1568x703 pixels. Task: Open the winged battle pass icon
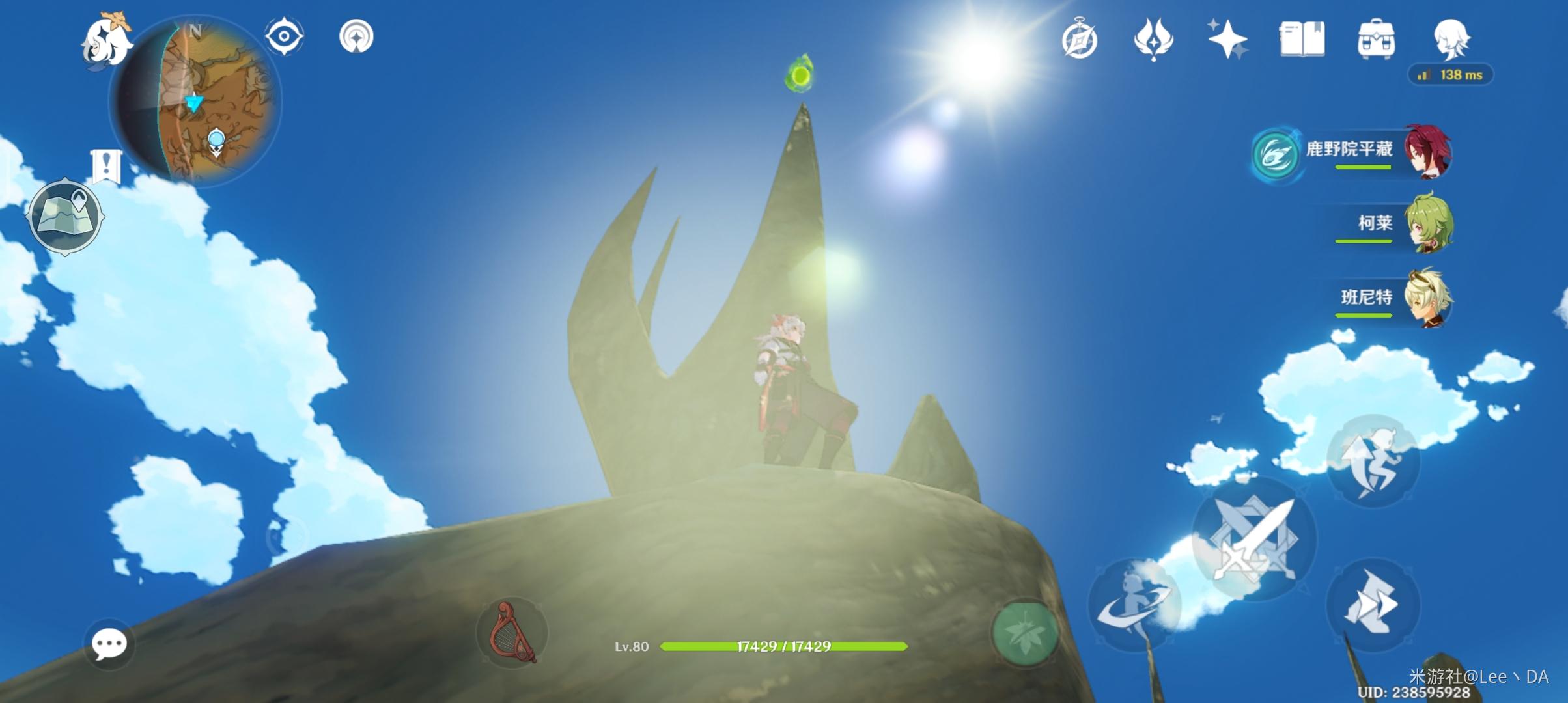coord(1153,40)
